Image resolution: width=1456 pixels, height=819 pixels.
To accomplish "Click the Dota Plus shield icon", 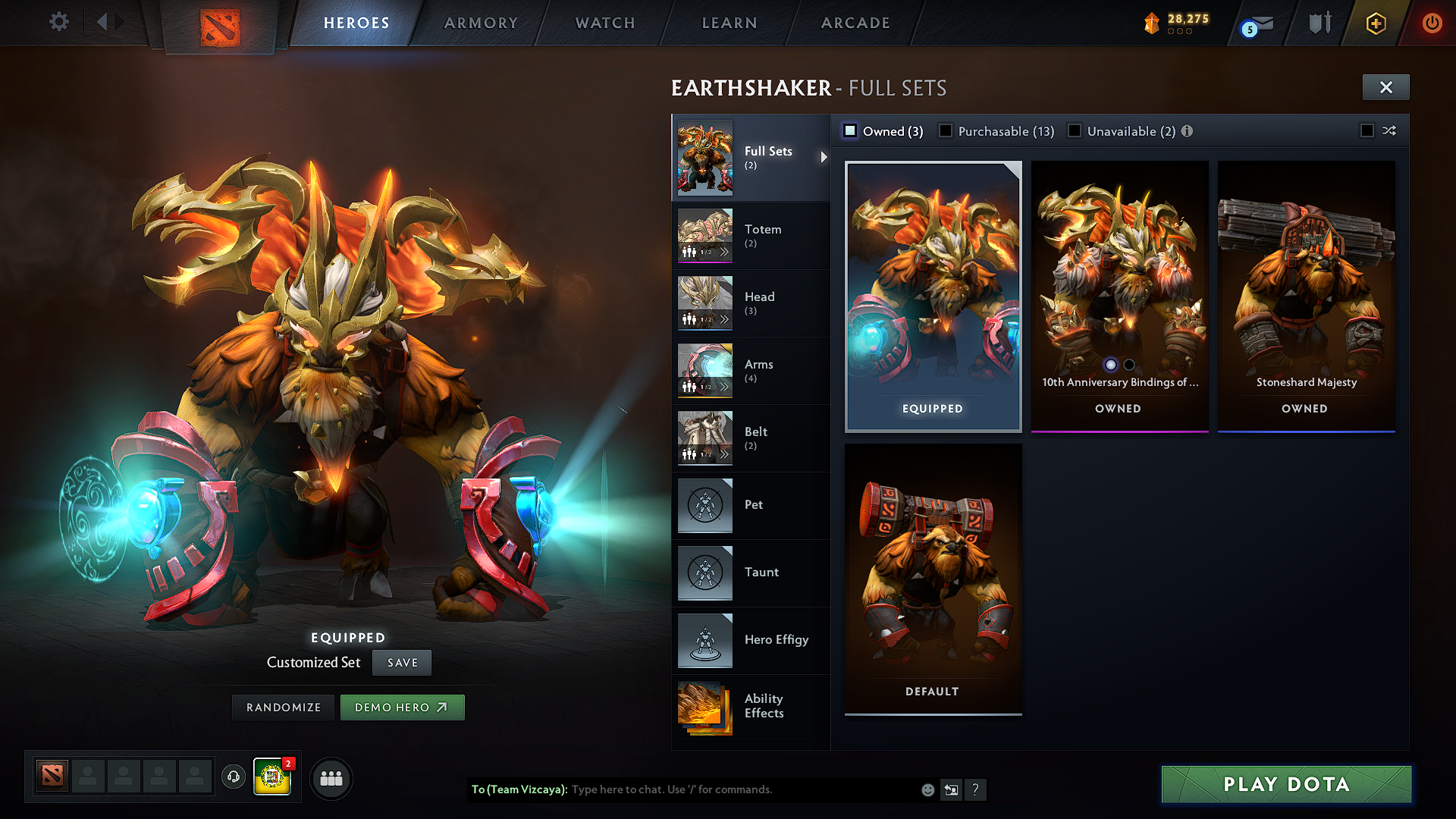I will (1319, 23).
